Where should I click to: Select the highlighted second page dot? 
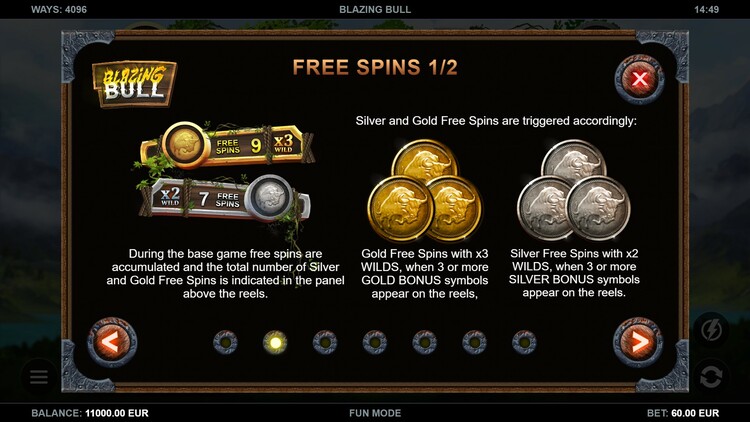click(x=275, y=342)
